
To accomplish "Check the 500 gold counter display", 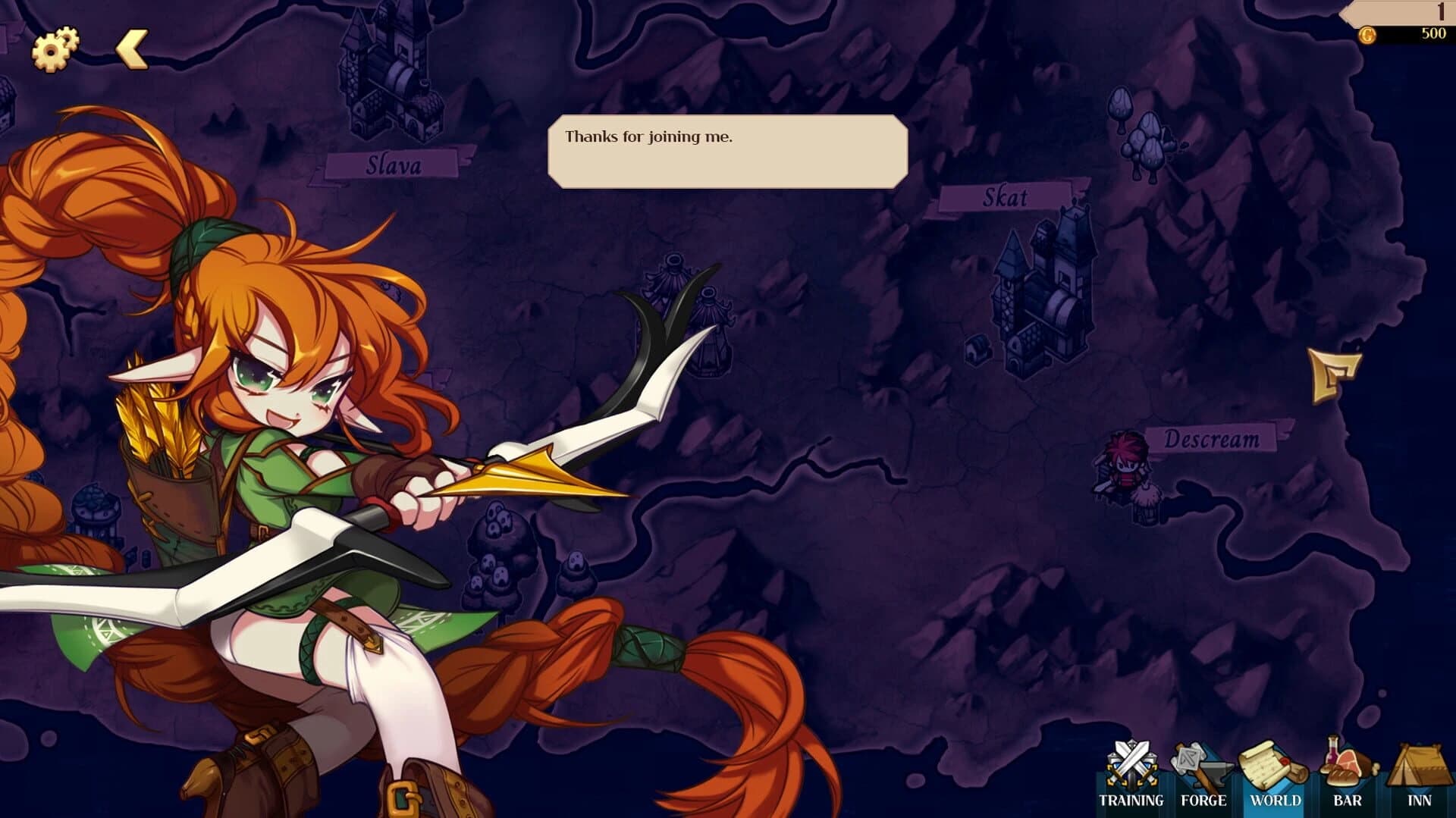I will point(1433,33).
